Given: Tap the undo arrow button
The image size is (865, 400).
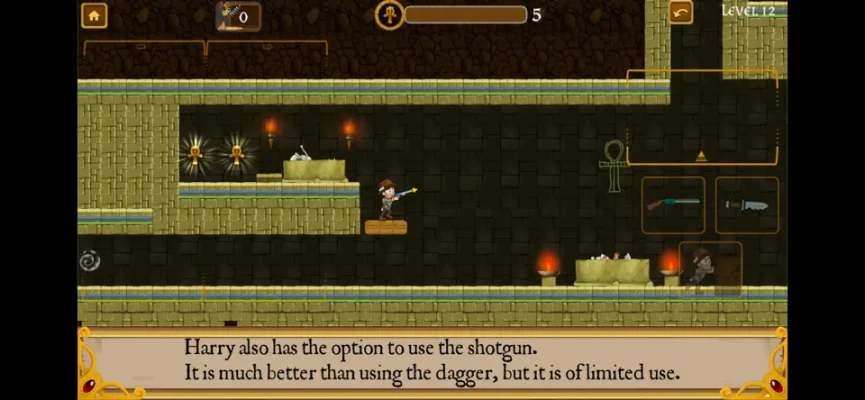Looking at the screenshot, I should (681, 13).
